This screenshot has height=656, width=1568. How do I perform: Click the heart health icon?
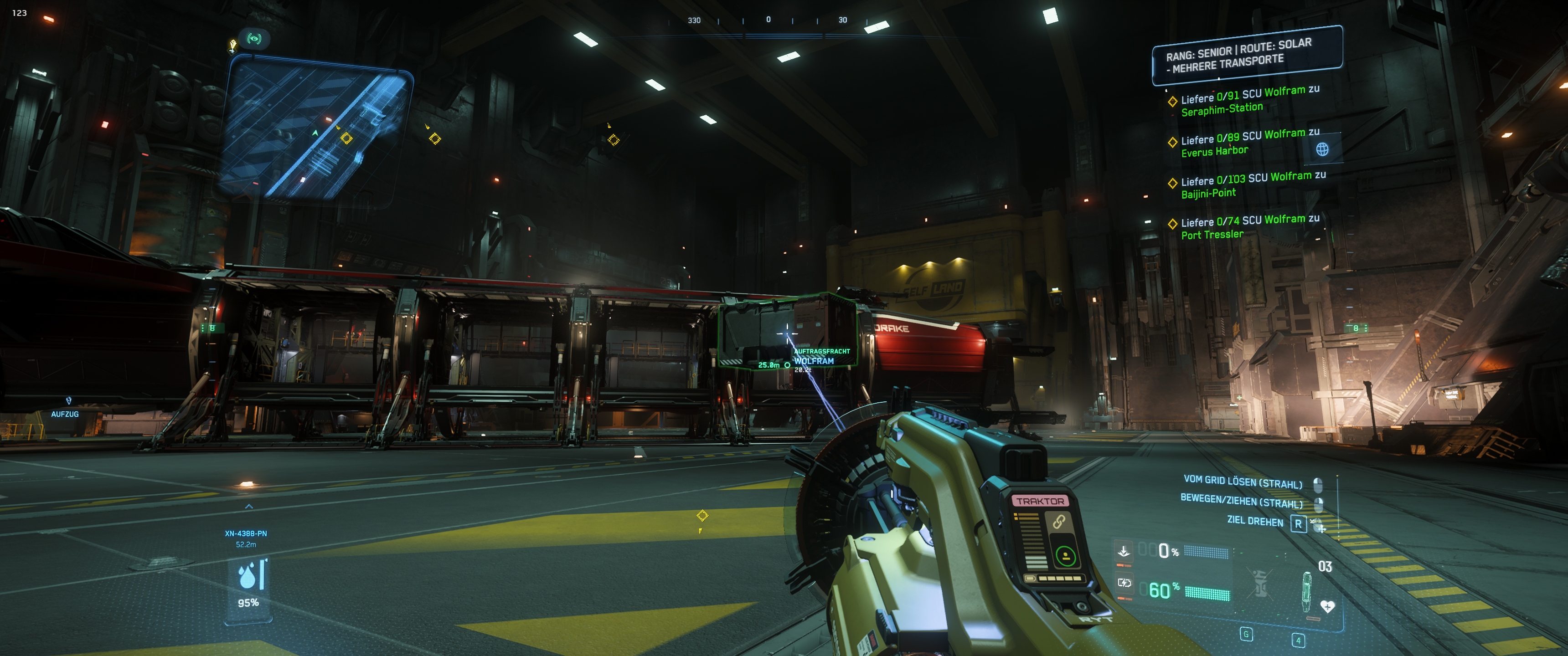1327,606
